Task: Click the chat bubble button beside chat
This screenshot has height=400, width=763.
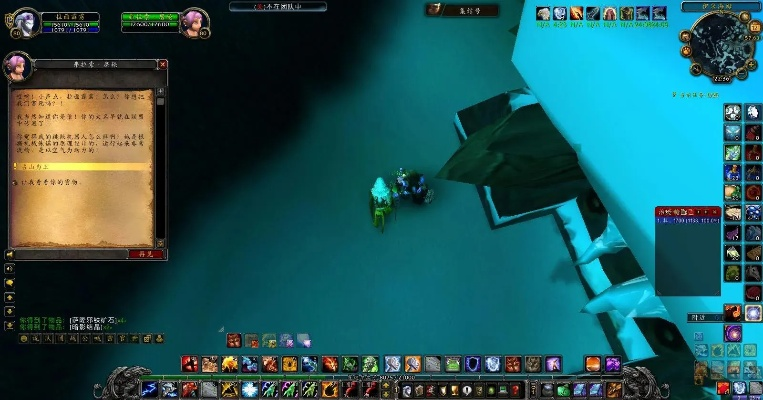Action: 9,283
